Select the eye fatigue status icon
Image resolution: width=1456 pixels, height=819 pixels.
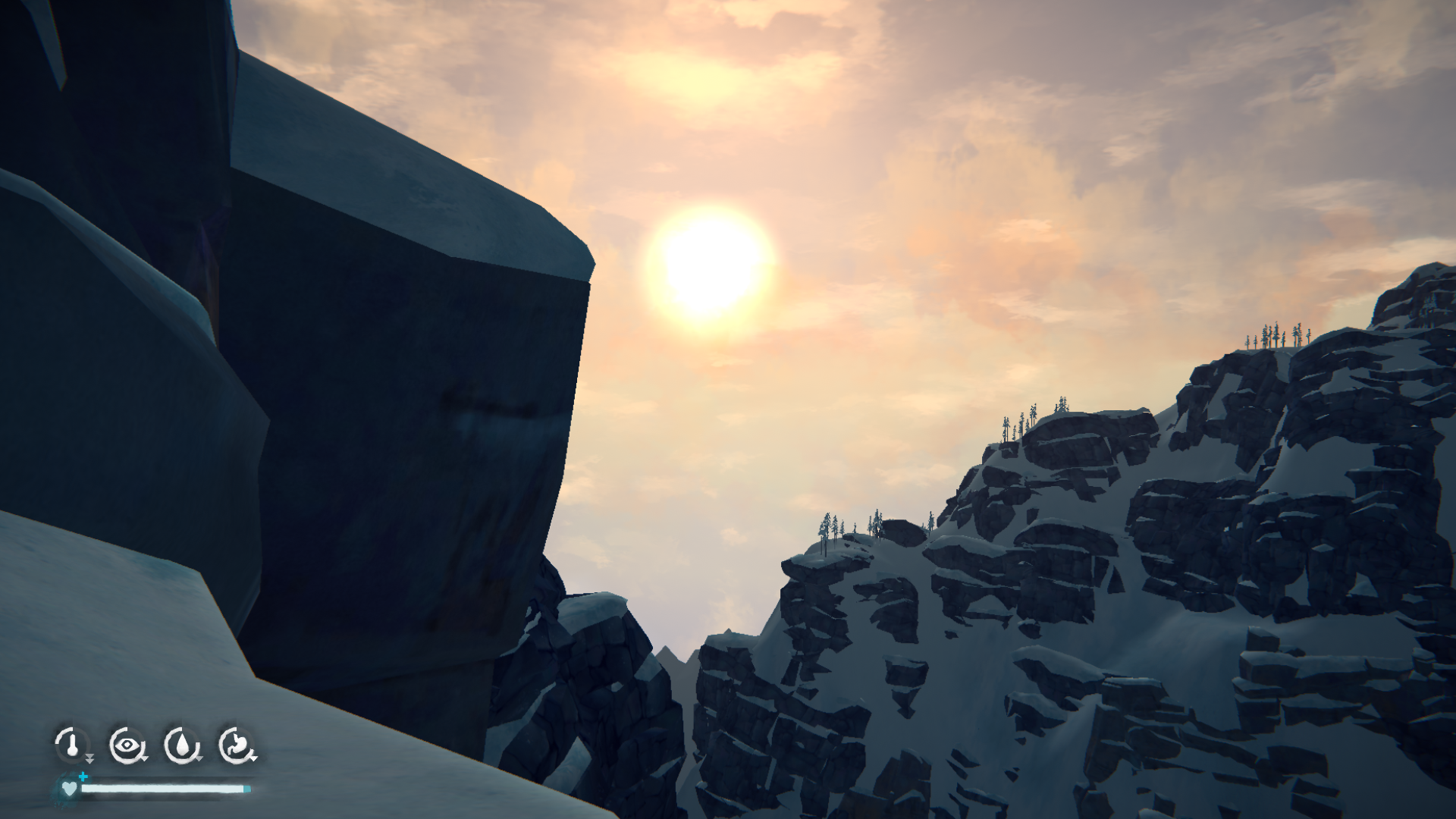pos(126,745)
